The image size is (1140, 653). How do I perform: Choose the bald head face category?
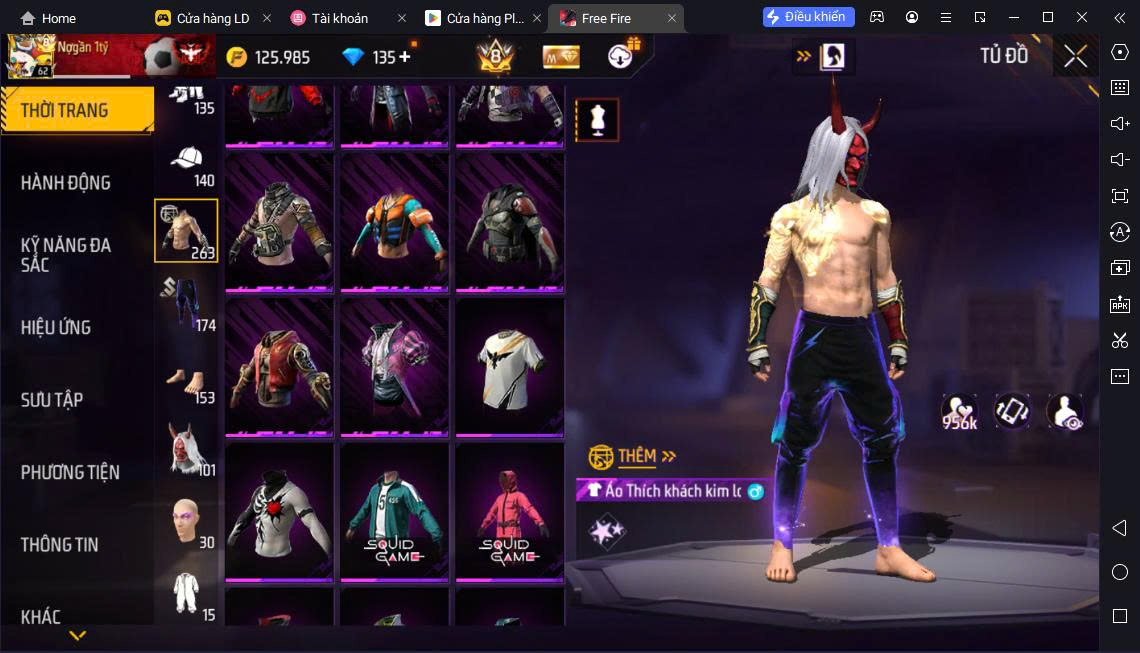(187, 521)
